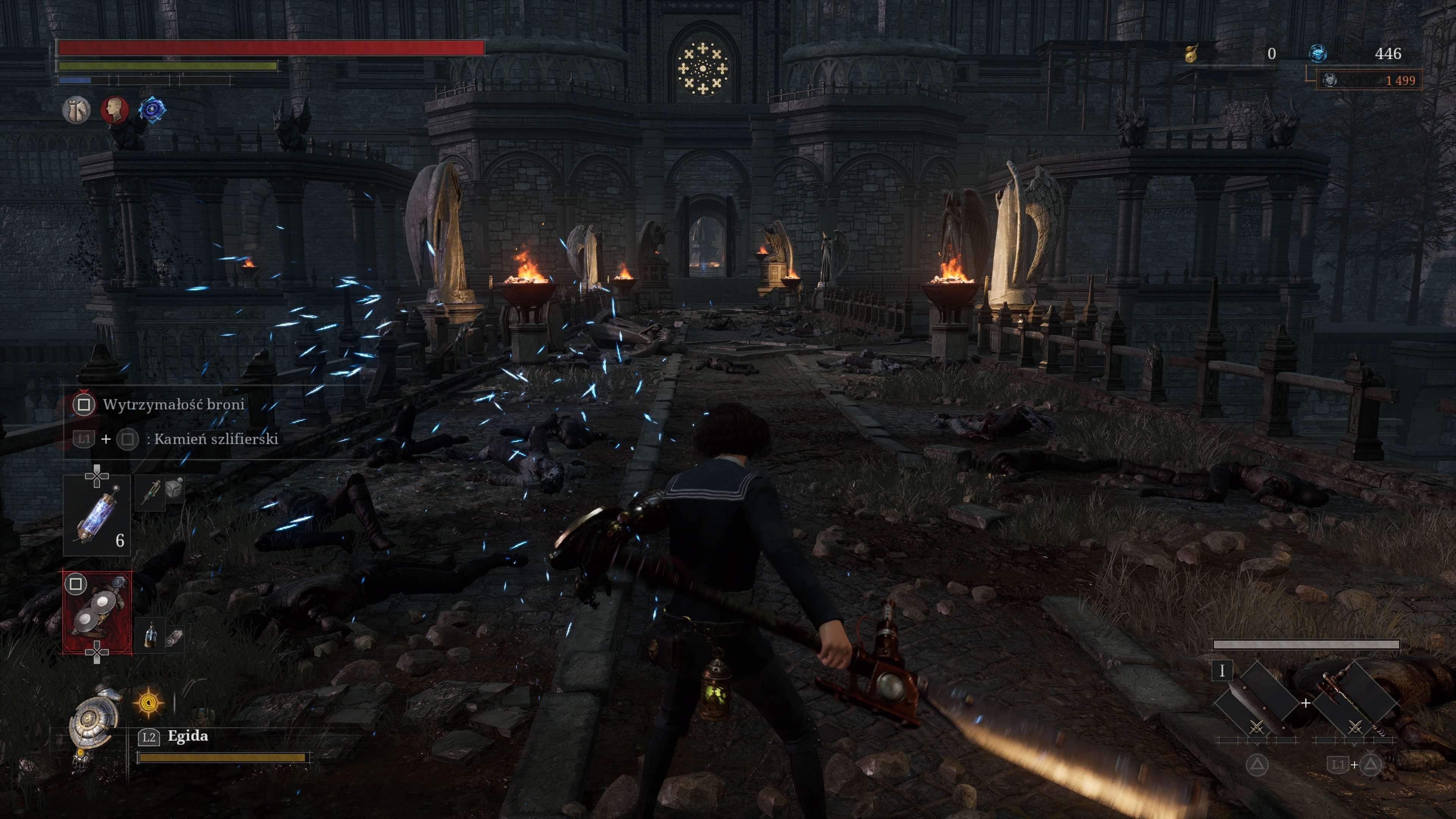Screen dimensions: 1456x819
Task: Click the gold coin fruit icon
Action: (x=1191, y=54)
